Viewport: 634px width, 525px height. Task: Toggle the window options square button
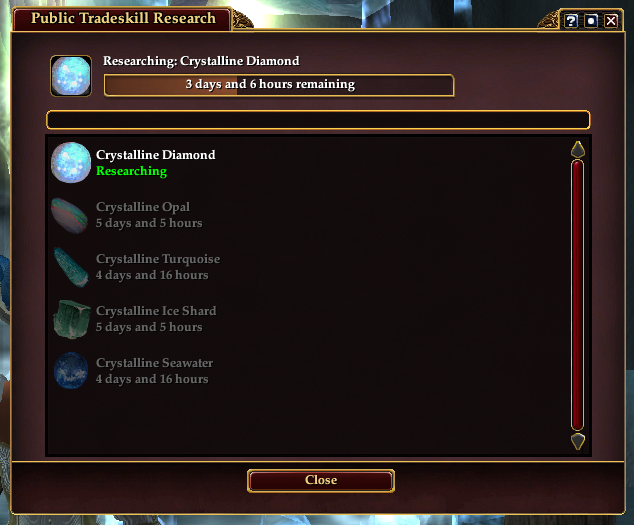pyautogui.click(x=591, y=21)
